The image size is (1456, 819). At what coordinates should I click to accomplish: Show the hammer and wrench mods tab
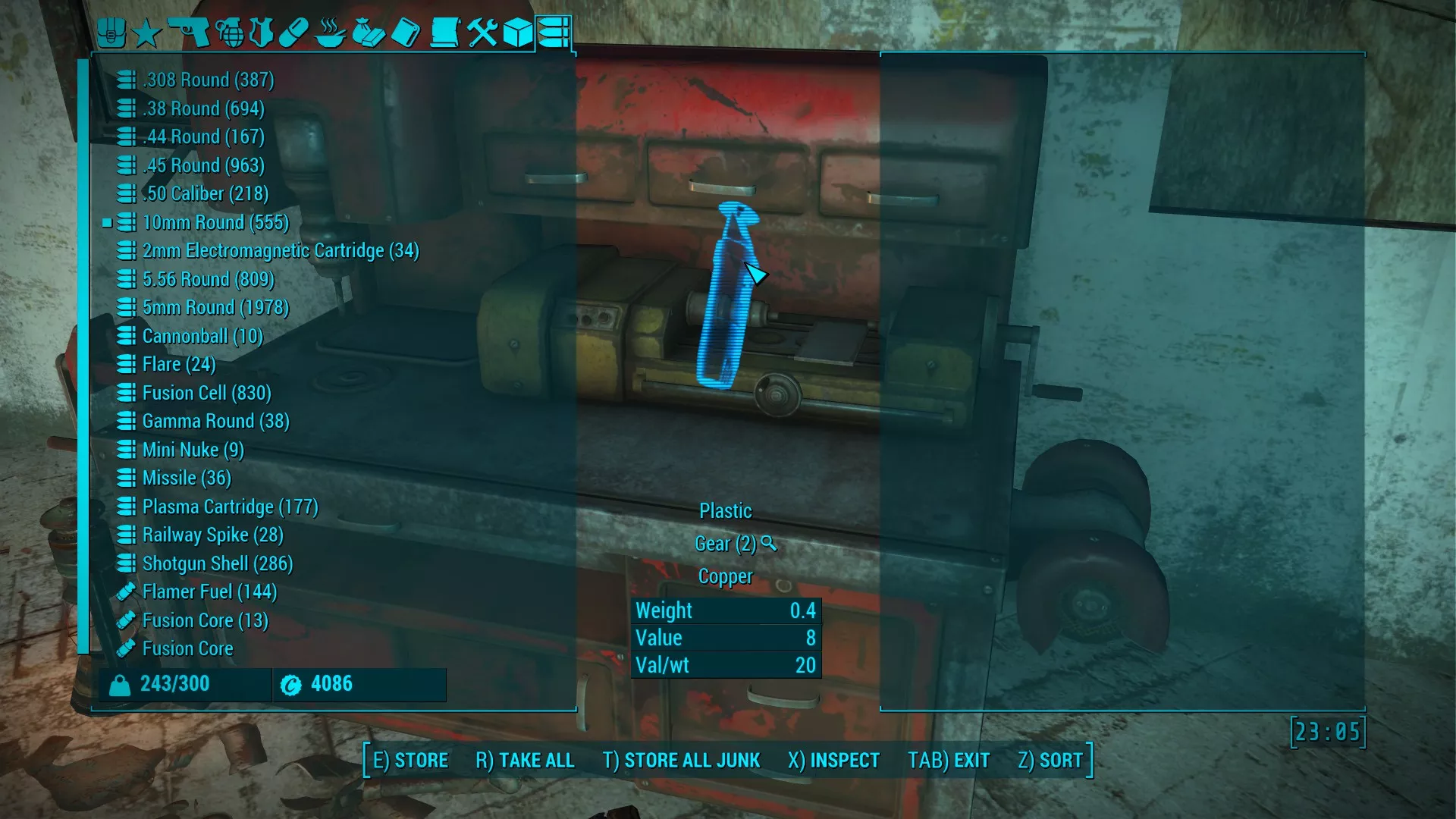[482, 33]
